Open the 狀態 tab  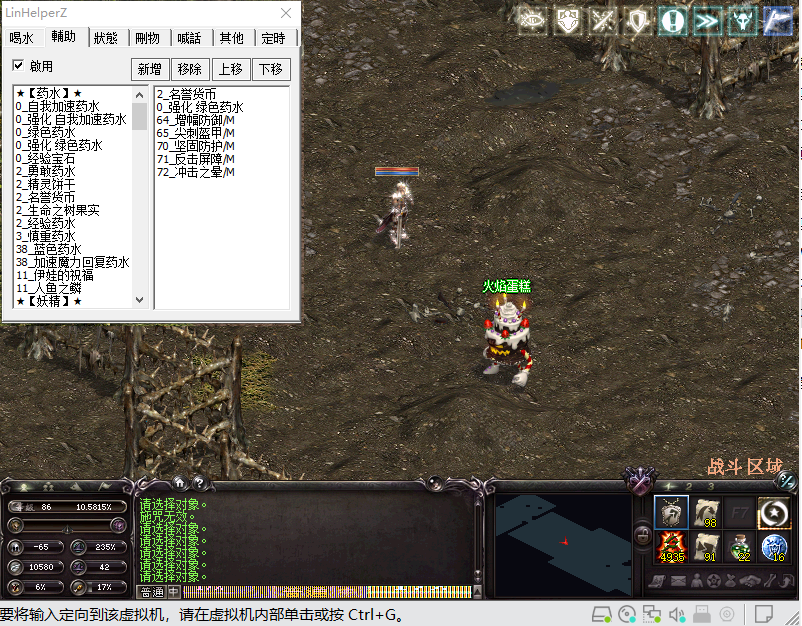106,38
